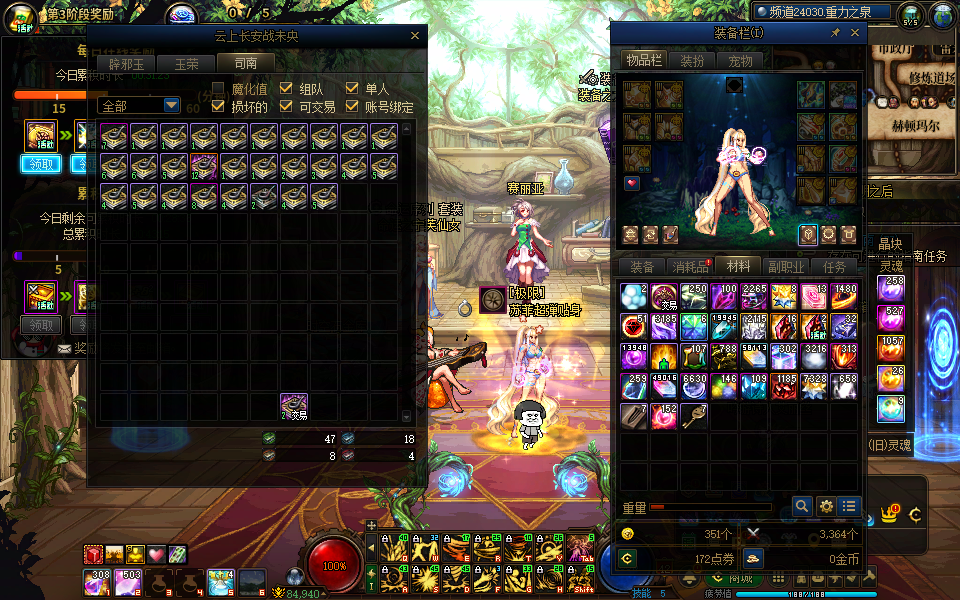Open the 副职业 inventory tab
The image size is (960, 600).
point(786,267)
